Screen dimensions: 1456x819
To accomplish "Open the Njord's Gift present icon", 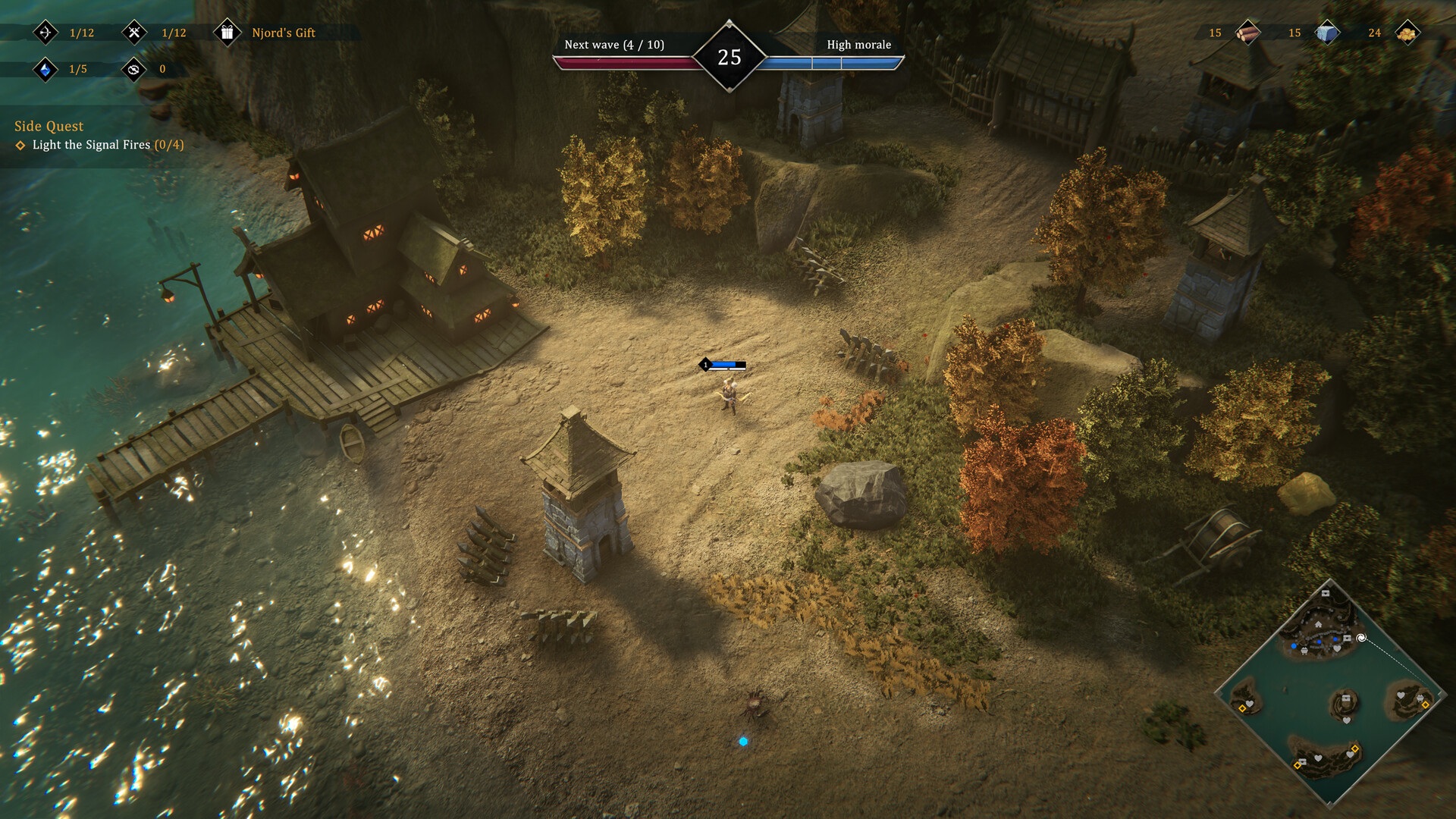I will tap(227, 33).
